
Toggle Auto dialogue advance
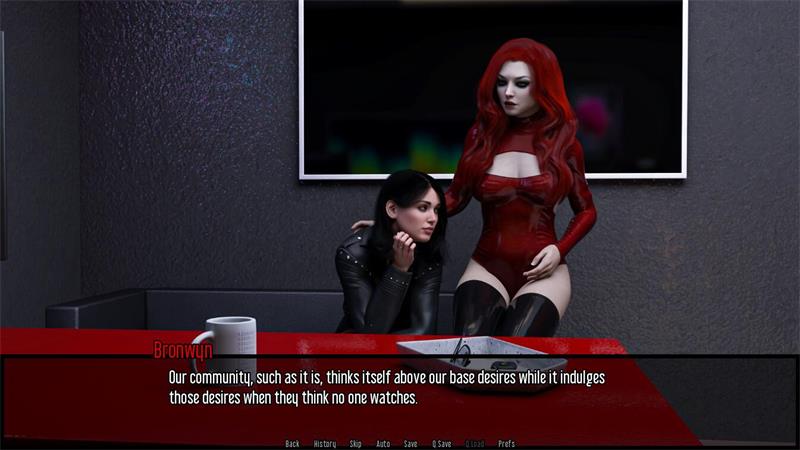click(x=383, y=444)
